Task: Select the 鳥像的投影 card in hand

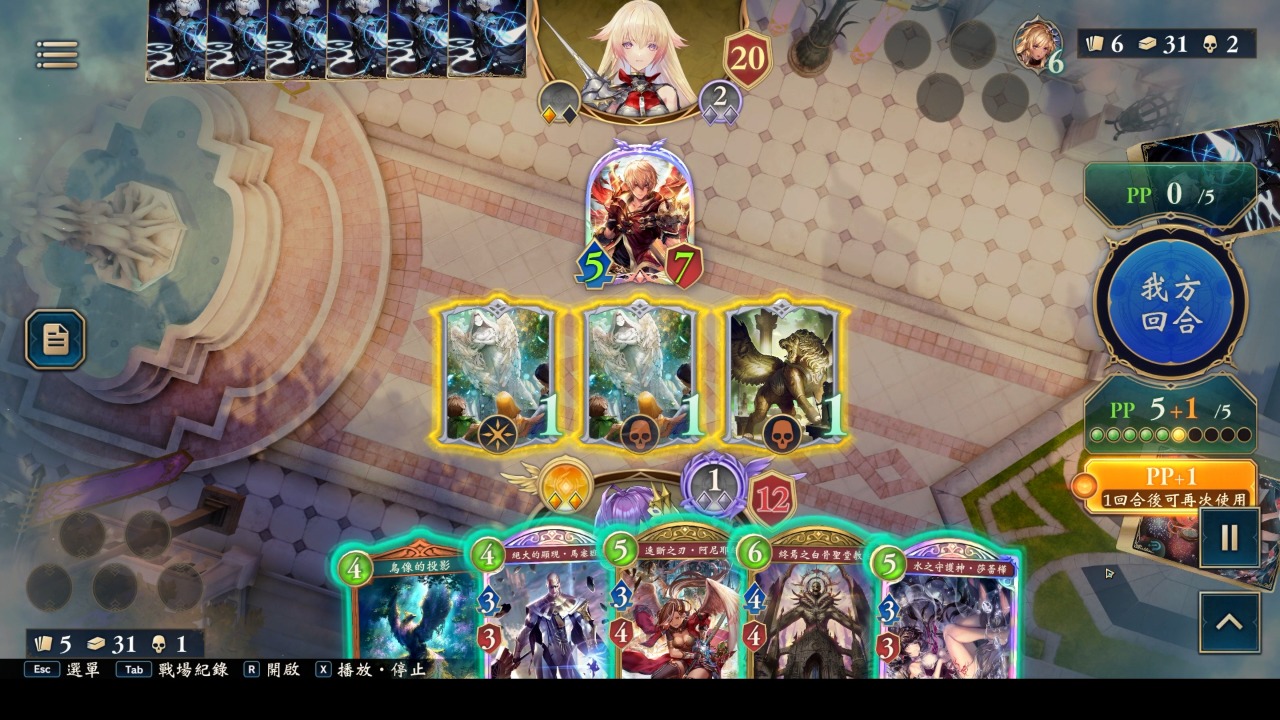Action: (410, 620)
